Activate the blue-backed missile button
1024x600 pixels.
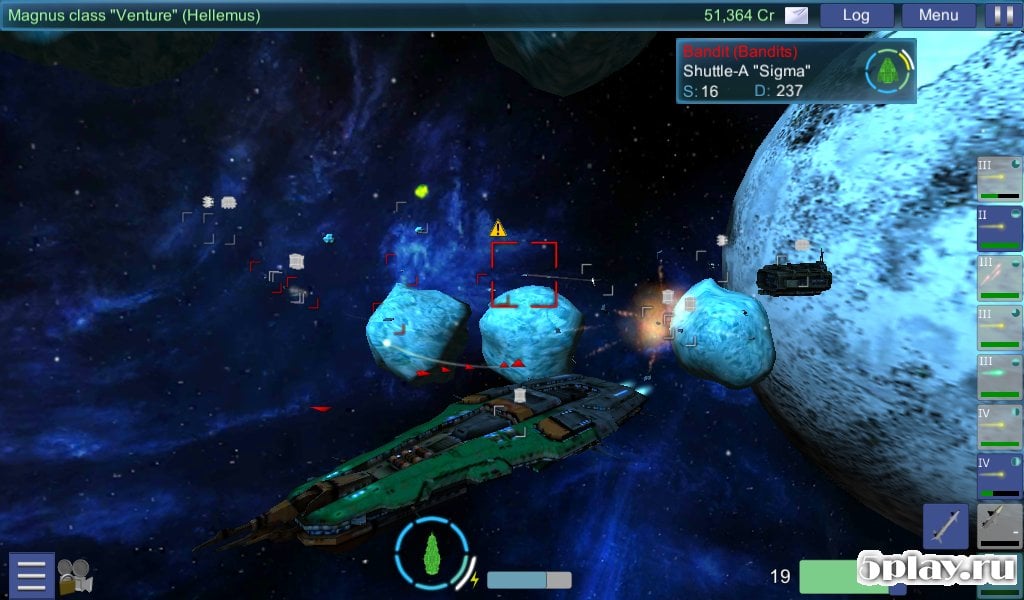[945, 526]
